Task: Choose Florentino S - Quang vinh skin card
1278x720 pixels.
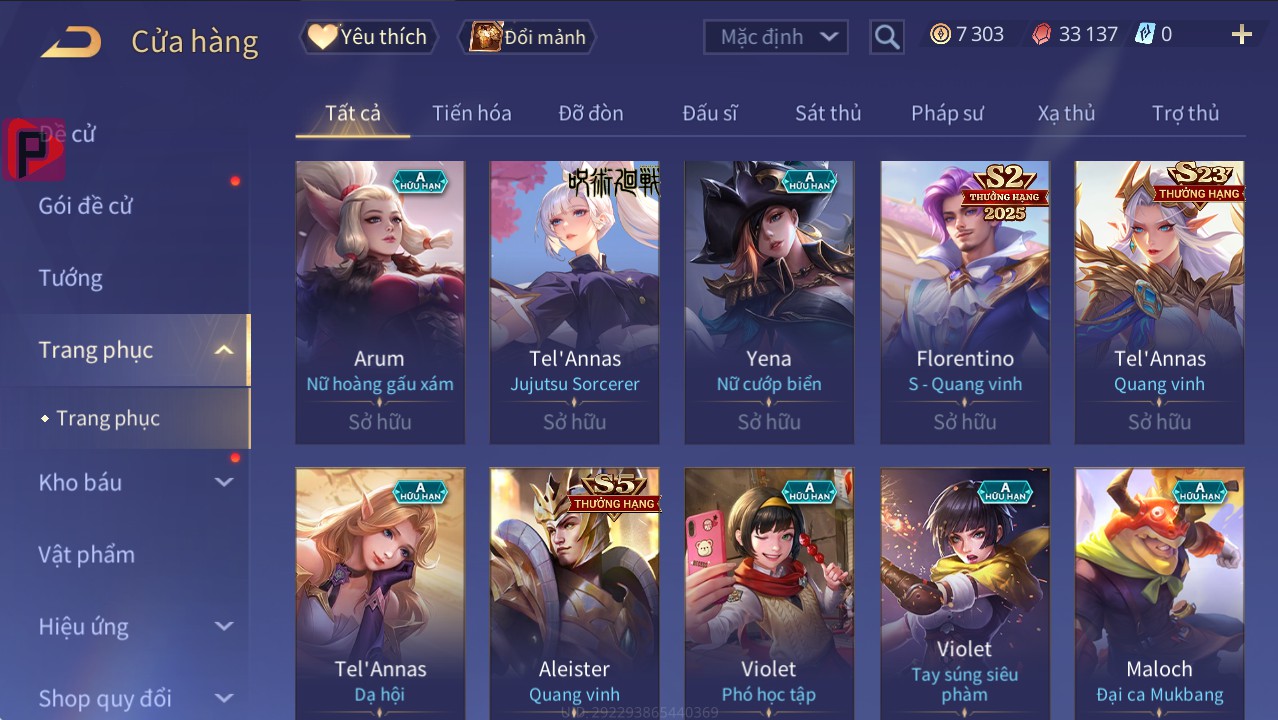Action: [965, 301]
